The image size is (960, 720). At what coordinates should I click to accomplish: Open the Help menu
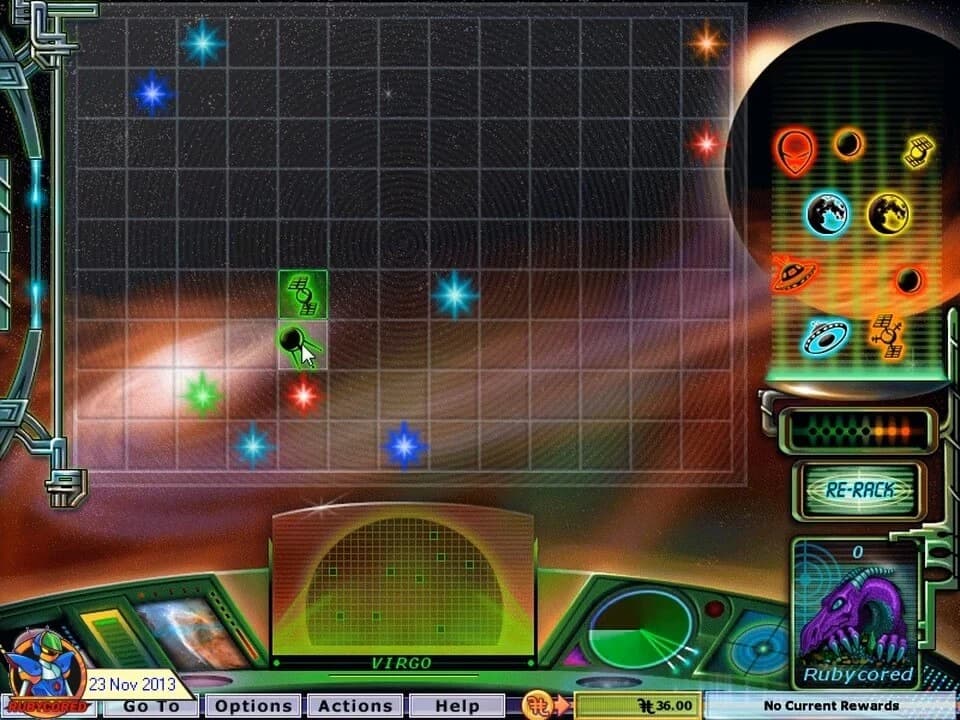point(456,706)
